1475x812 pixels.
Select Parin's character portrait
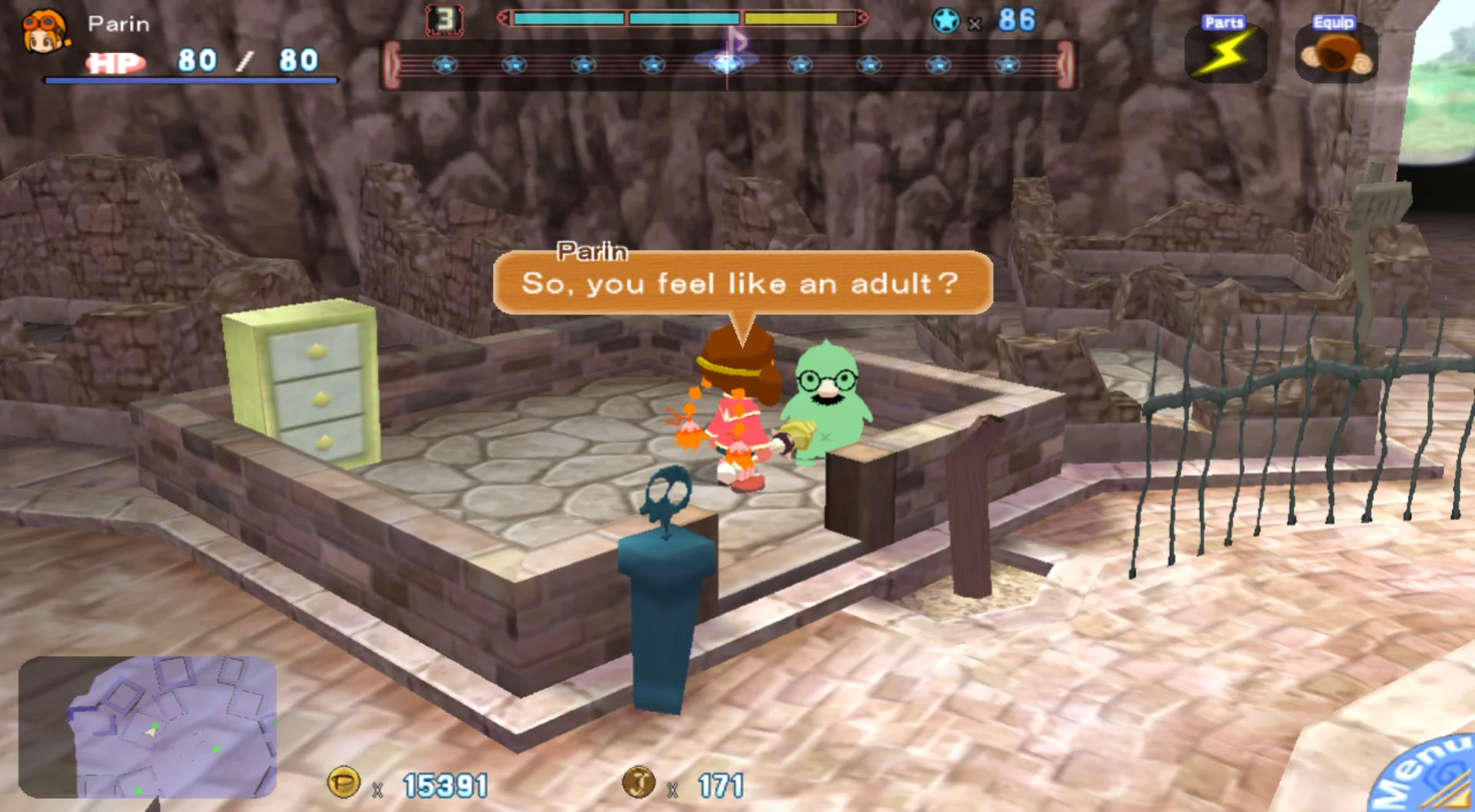[45, 32]
